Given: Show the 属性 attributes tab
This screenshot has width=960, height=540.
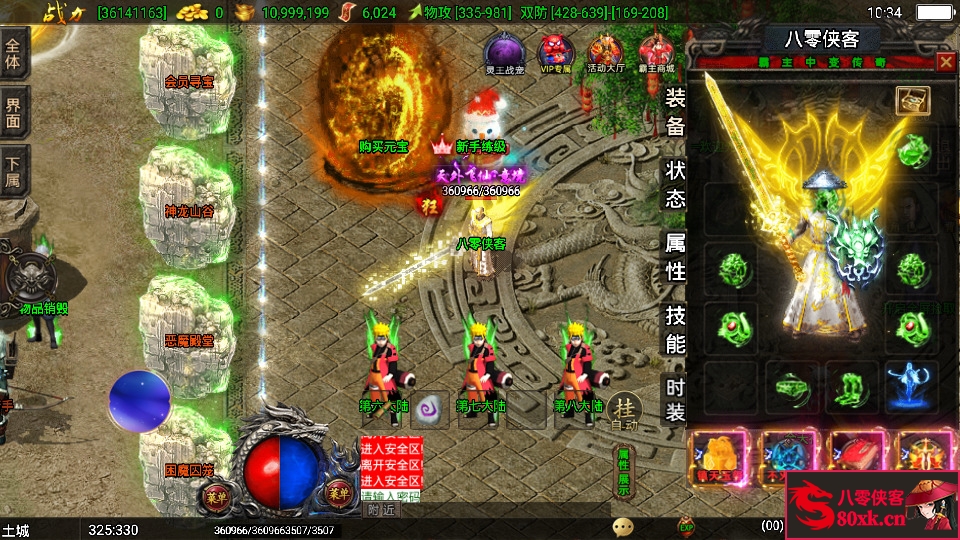Looking at the screenshot, I should [x=676, y=256].
